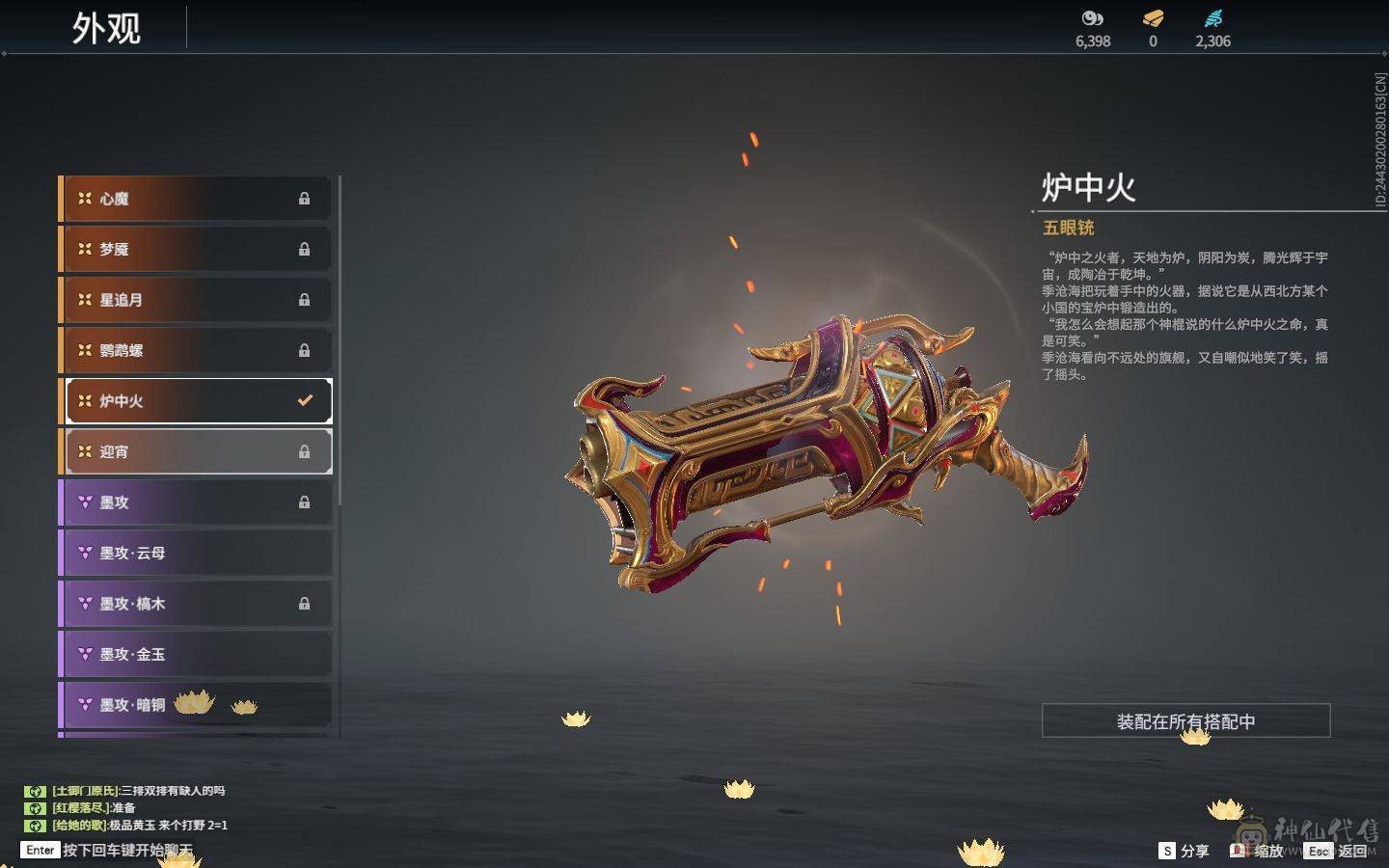Click the weapon icon beside 鹦鹉螺
This screenshot has width=1389, height=868.
point(85,350)
